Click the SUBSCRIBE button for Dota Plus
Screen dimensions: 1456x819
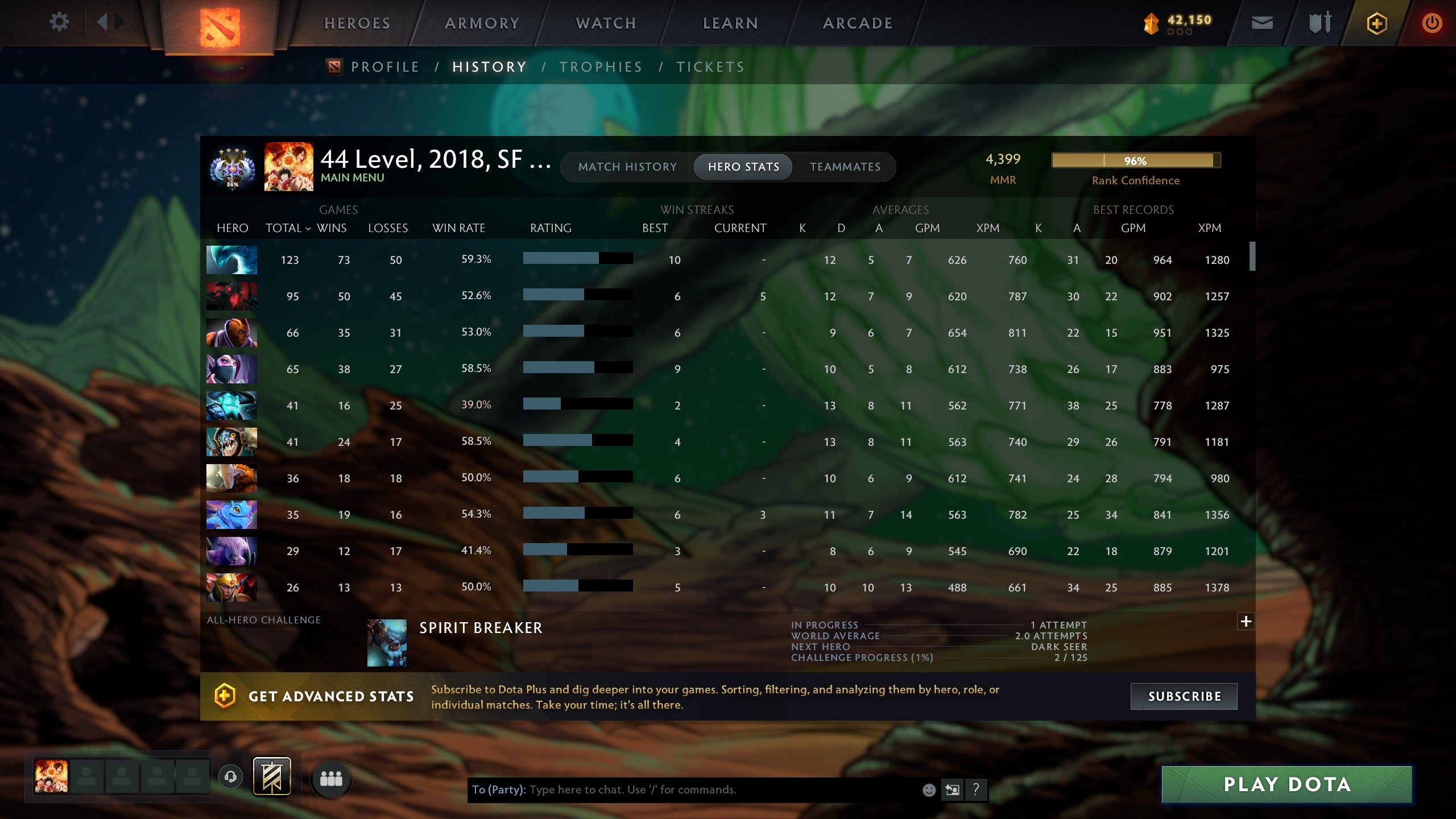[1185, 696]
